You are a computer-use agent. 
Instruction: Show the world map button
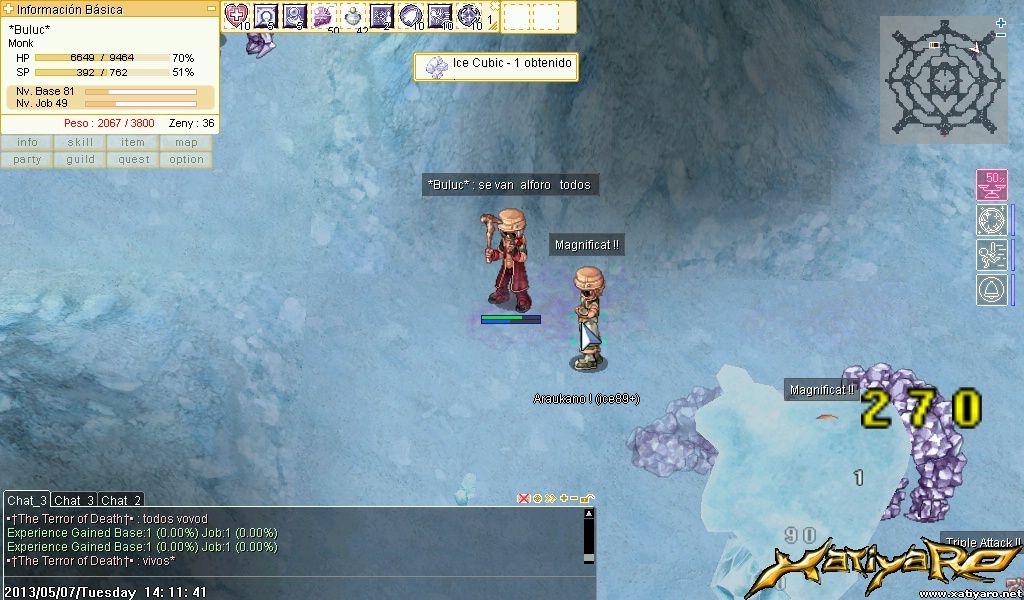tap(186, 142)
